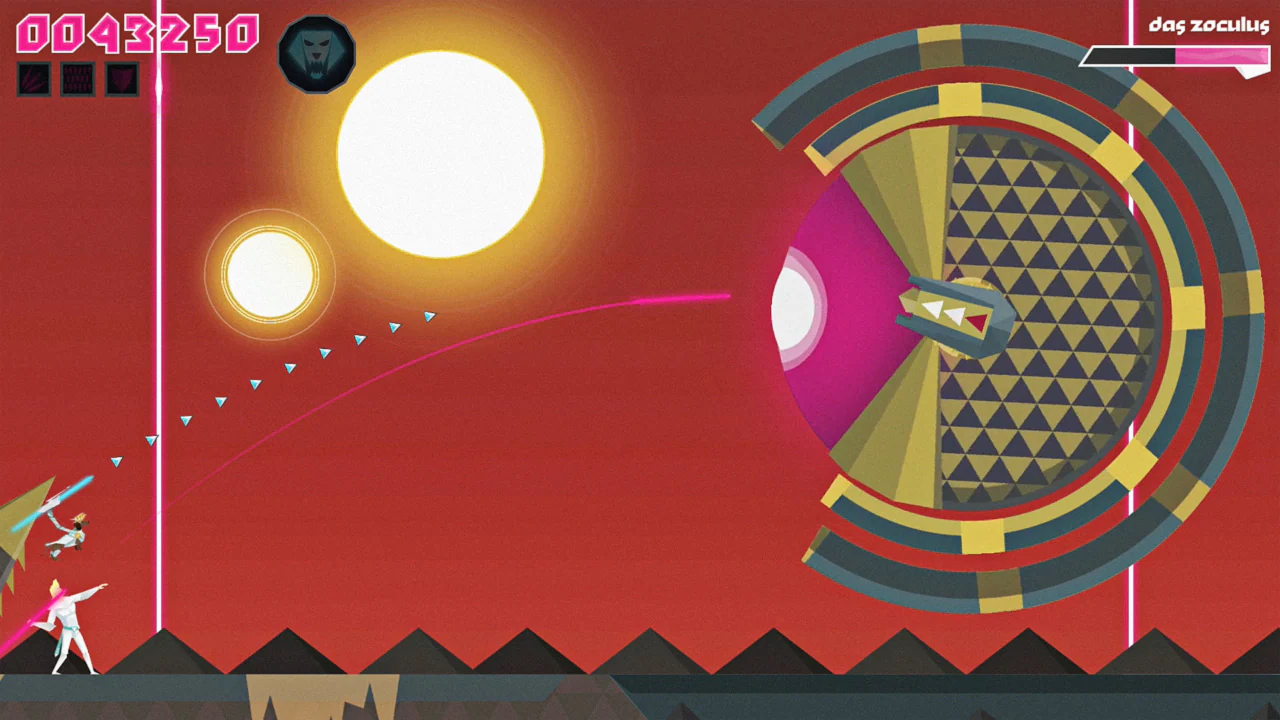Click the first pink claw ability icon

tap(33, 79)
